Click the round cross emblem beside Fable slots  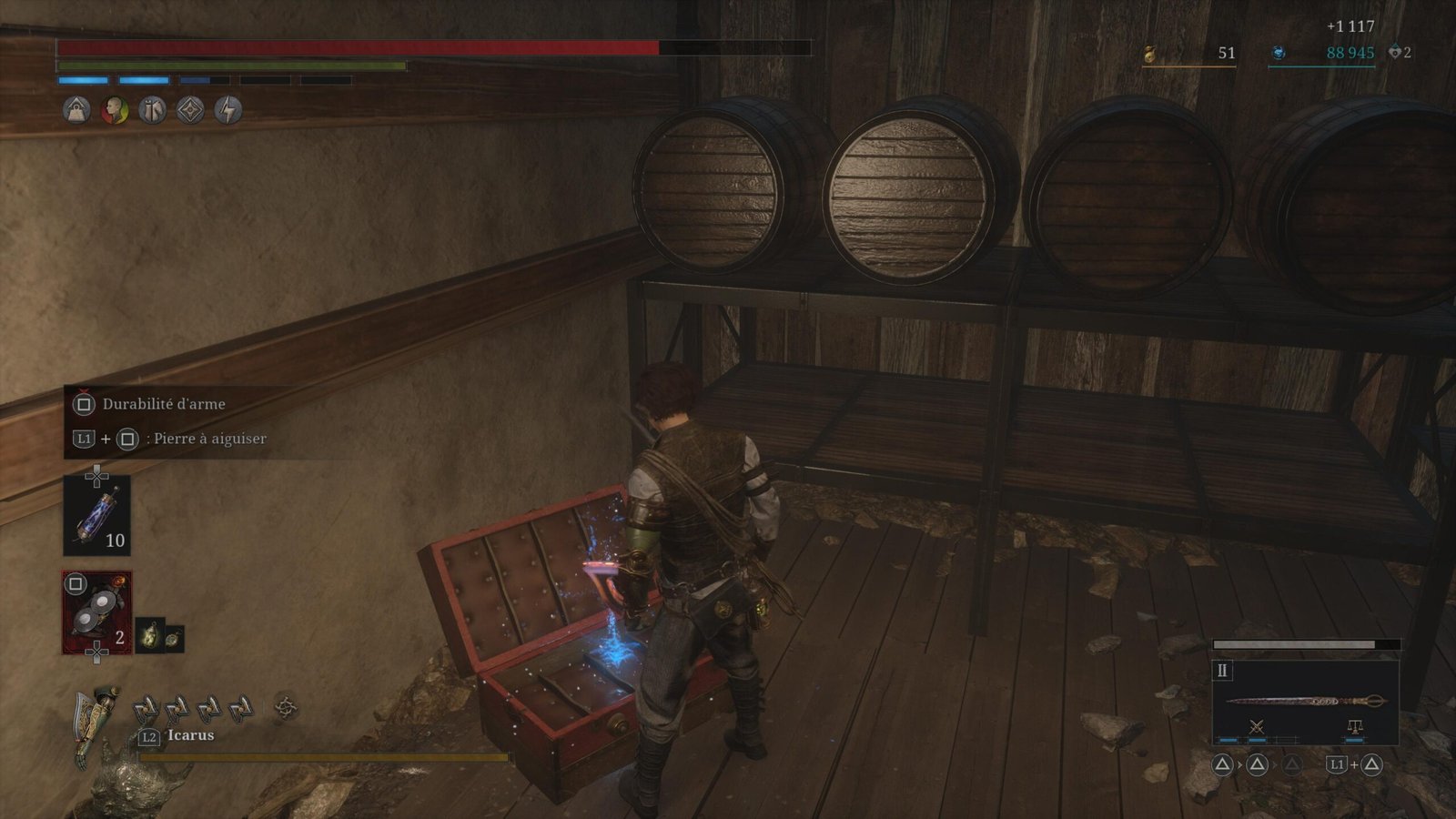pyautogui.click(x=286, y=706)
